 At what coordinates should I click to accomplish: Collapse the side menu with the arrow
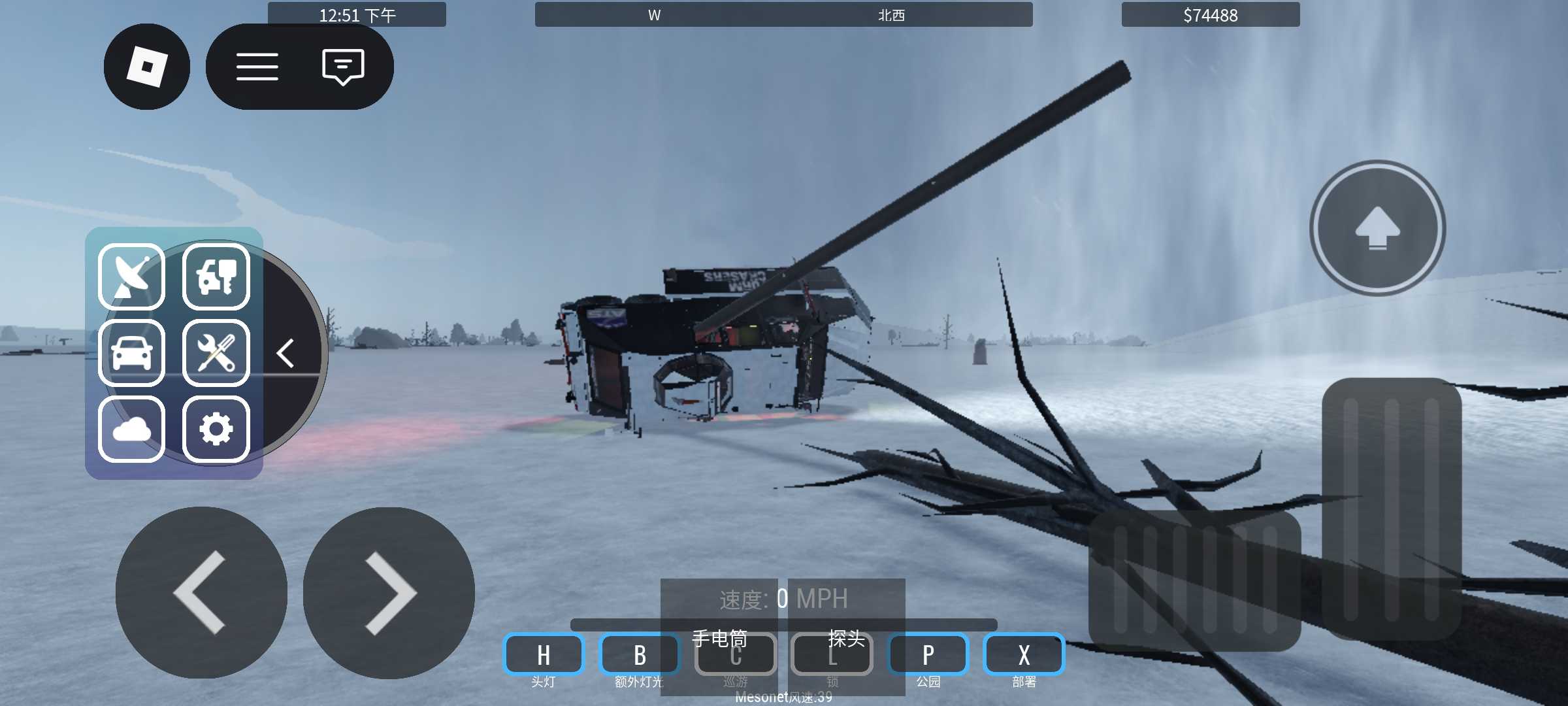pos(286,353)
